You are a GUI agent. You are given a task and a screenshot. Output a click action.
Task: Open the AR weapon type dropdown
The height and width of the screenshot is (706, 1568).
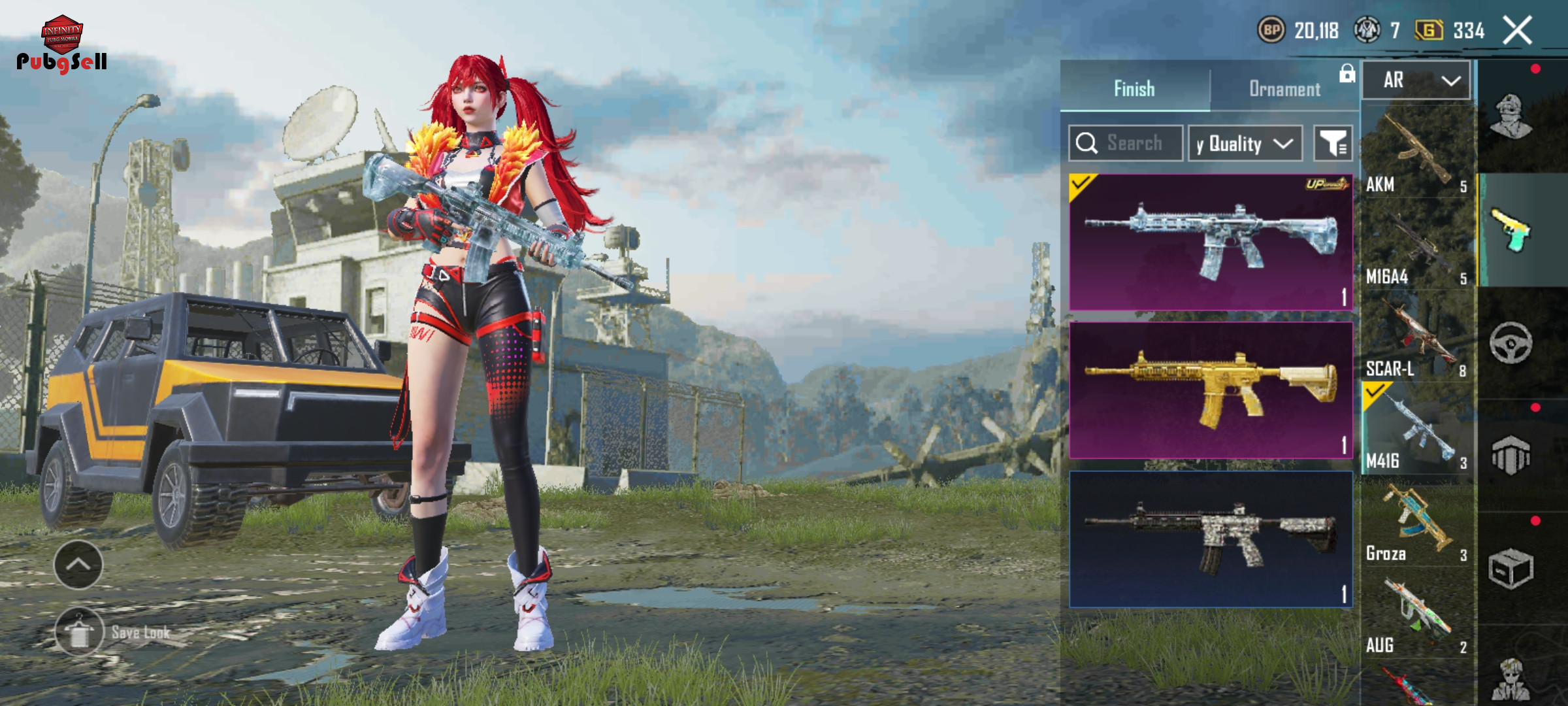coord(1416,80)
